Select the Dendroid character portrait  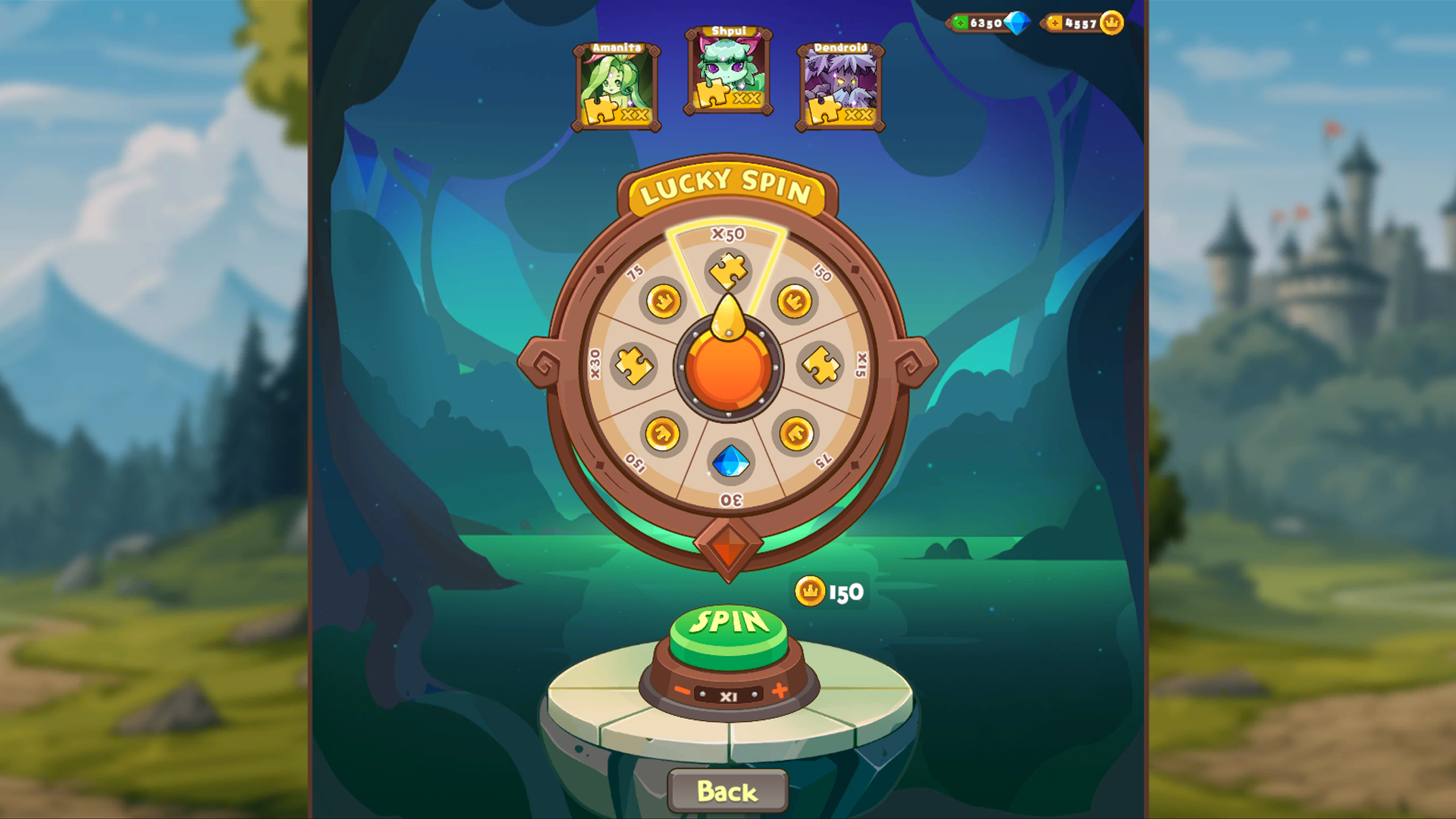[840, 86]
